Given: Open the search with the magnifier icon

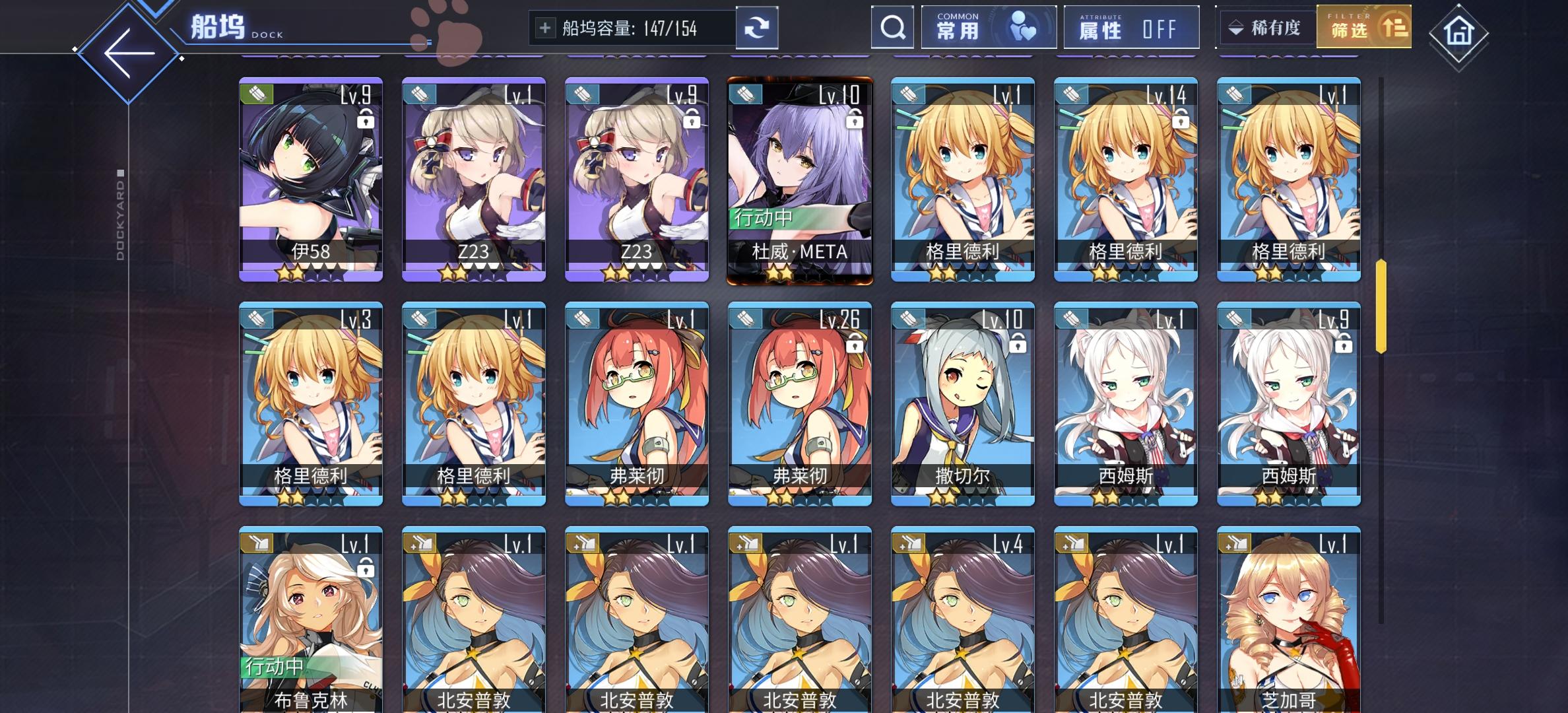Looking at the screenshot, I should coord(892,28).
